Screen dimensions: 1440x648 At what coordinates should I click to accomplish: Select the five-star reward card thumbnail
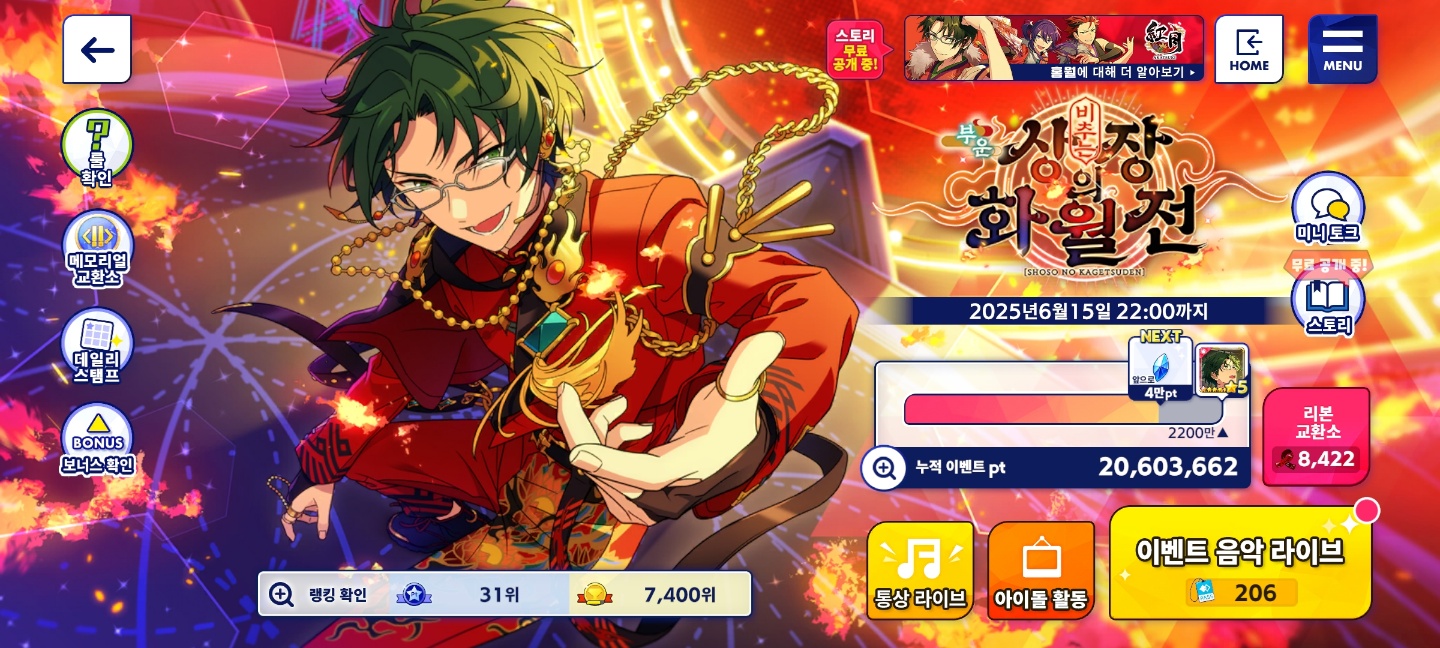click(x=1222, y=369)
